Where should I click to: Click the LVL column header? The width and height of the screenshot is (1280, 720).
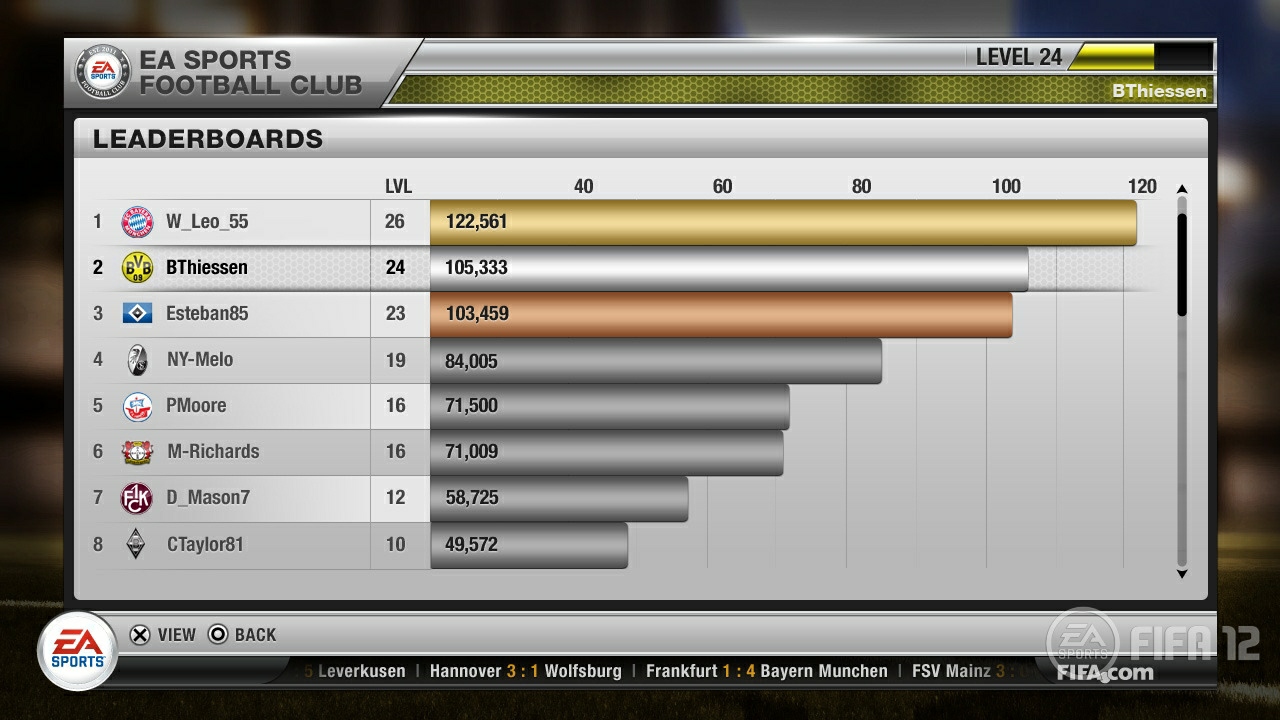point(400,185)
